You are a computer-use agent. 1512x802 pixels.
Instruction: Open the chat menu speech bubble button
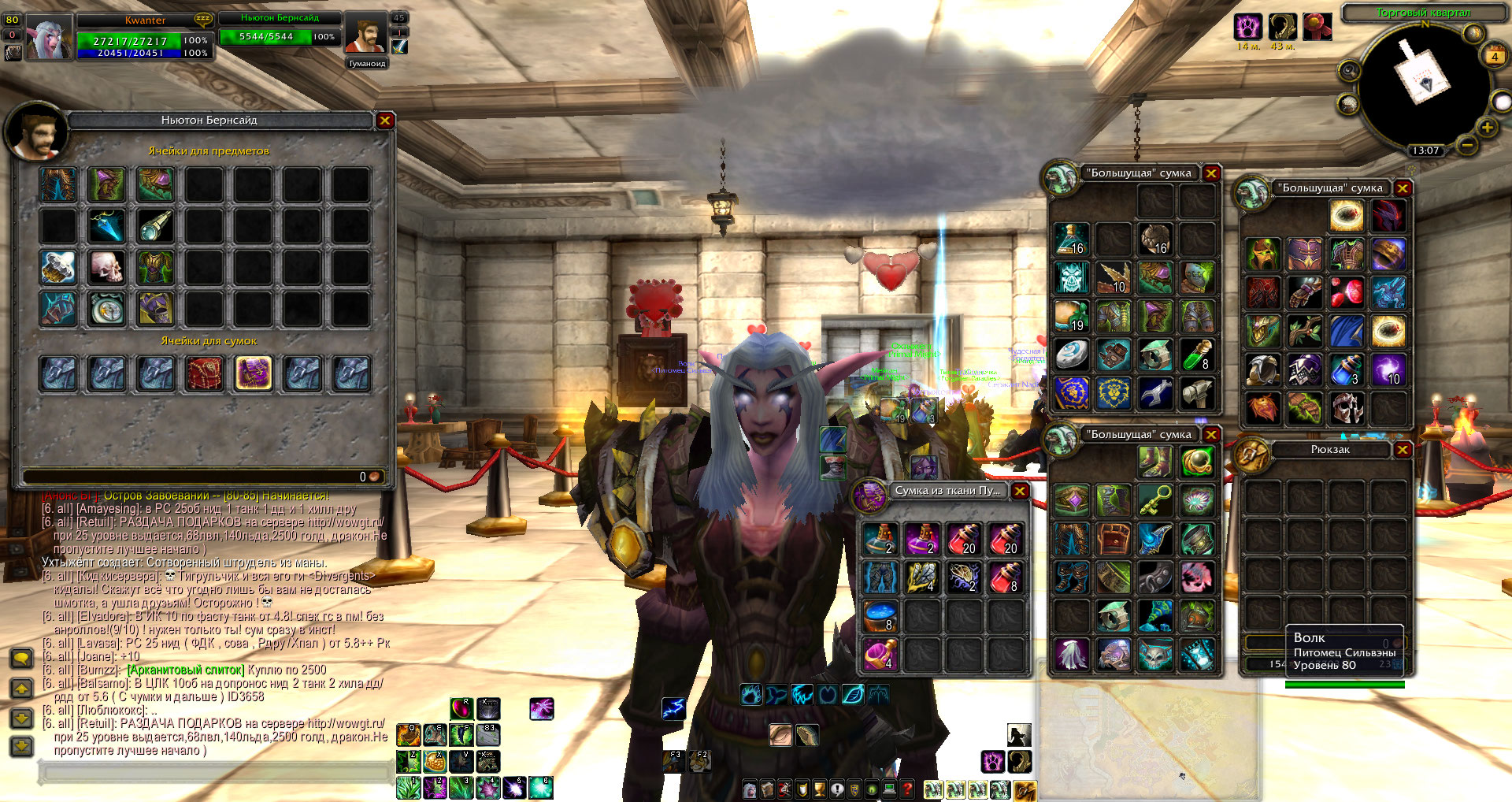coord(21,659)
